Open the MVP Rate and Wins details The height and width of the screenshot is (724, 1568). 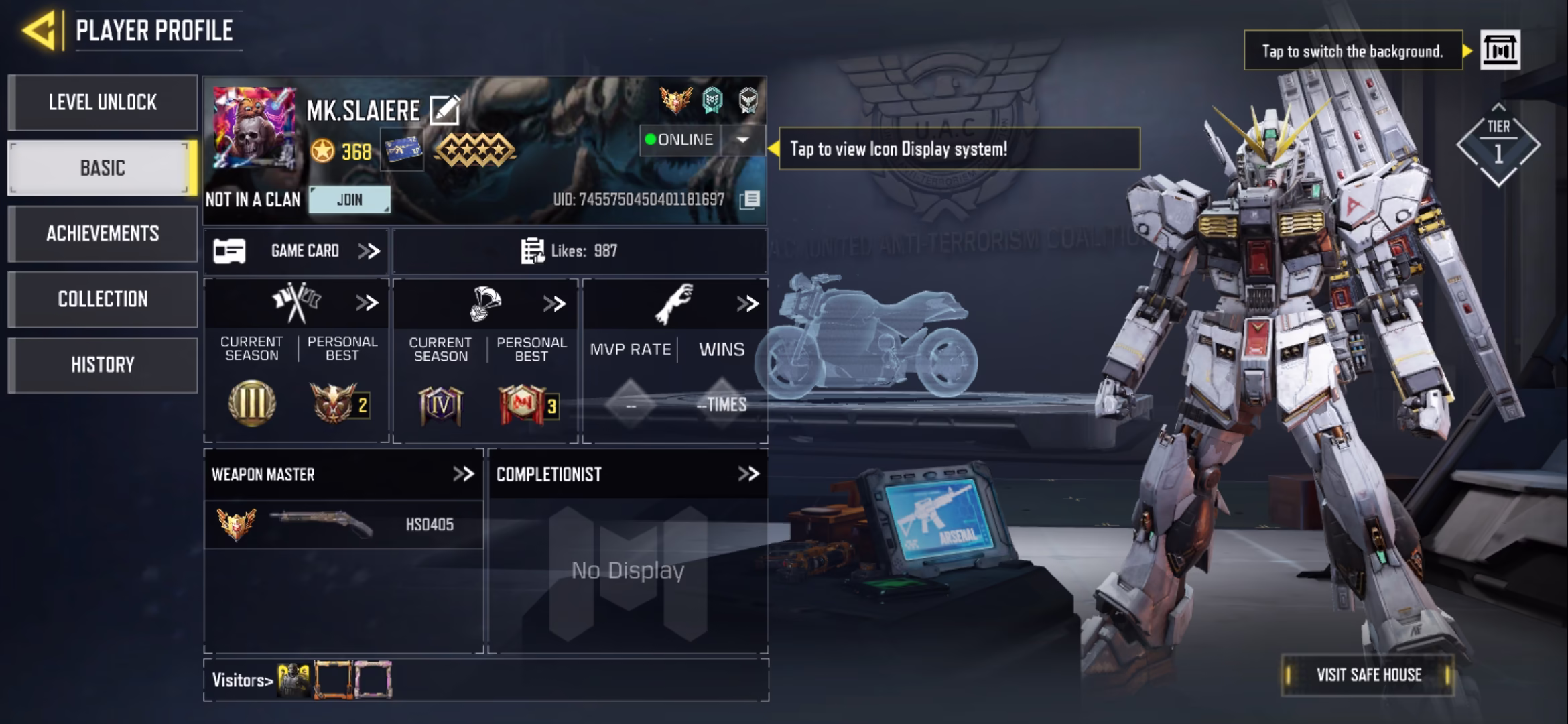747,304
